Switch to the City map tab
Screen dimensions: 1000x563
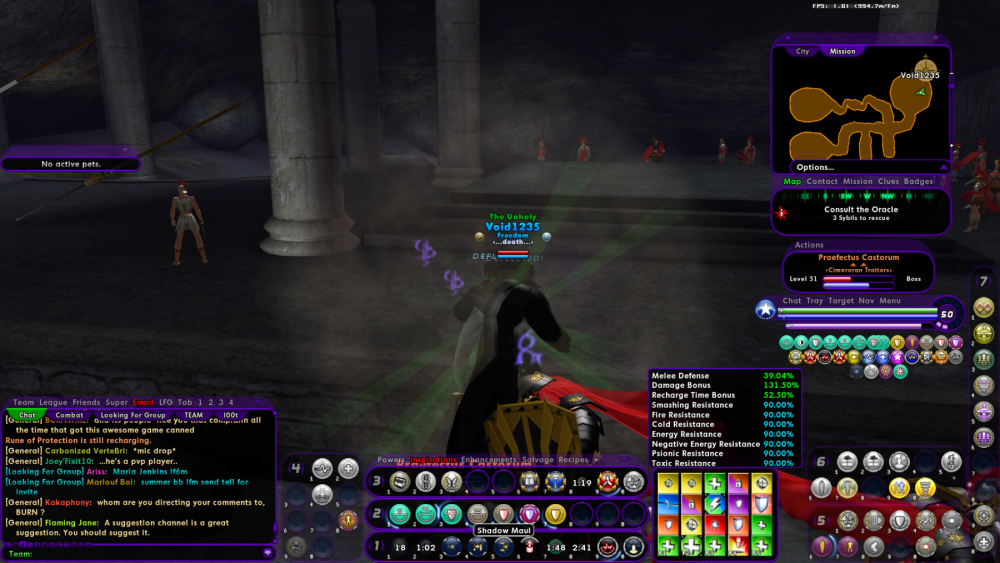click(x=803, y=51)
